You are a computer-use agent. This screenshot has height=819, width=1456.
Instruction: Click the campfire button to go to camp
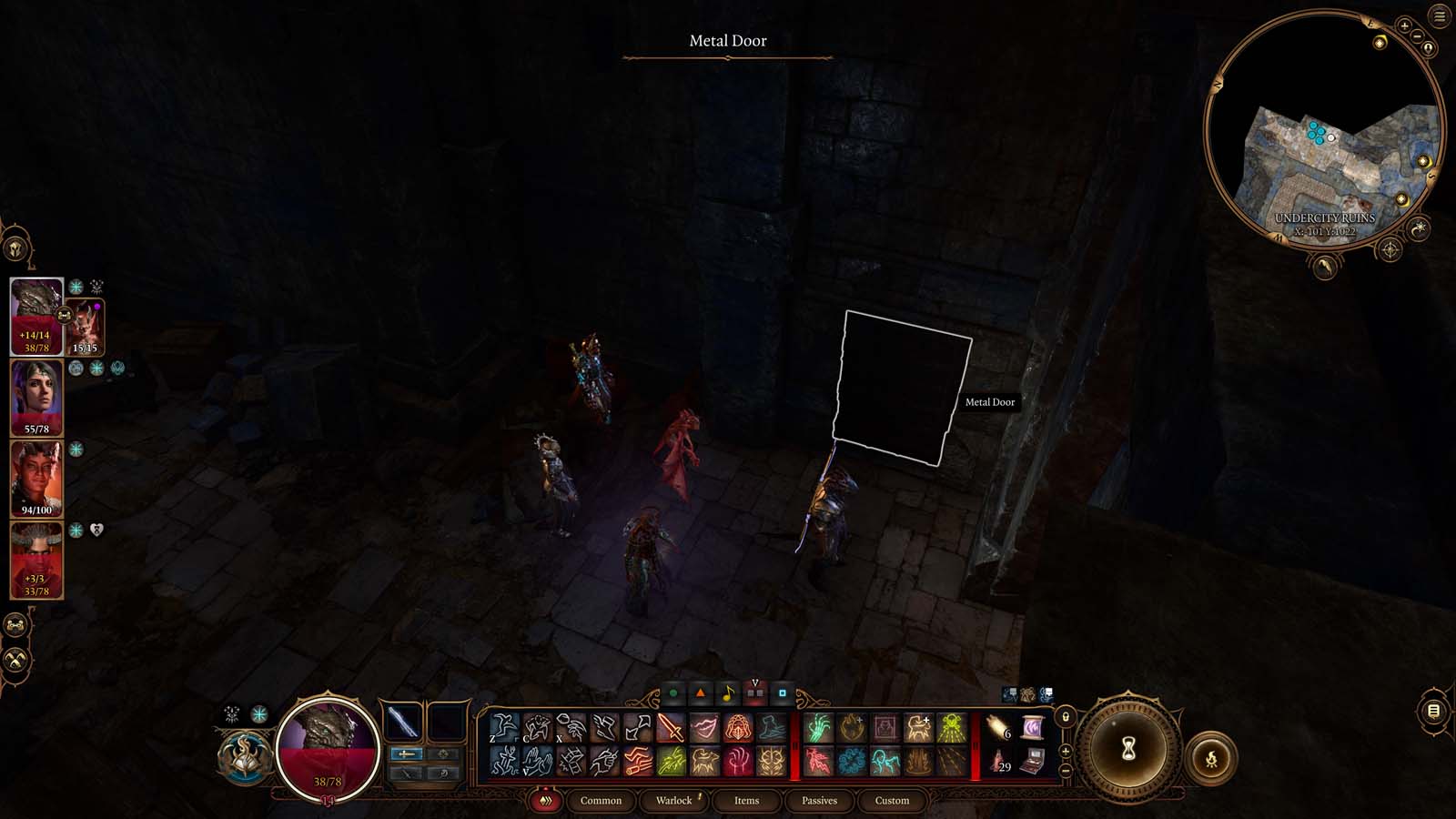(x=1213, y=758)
